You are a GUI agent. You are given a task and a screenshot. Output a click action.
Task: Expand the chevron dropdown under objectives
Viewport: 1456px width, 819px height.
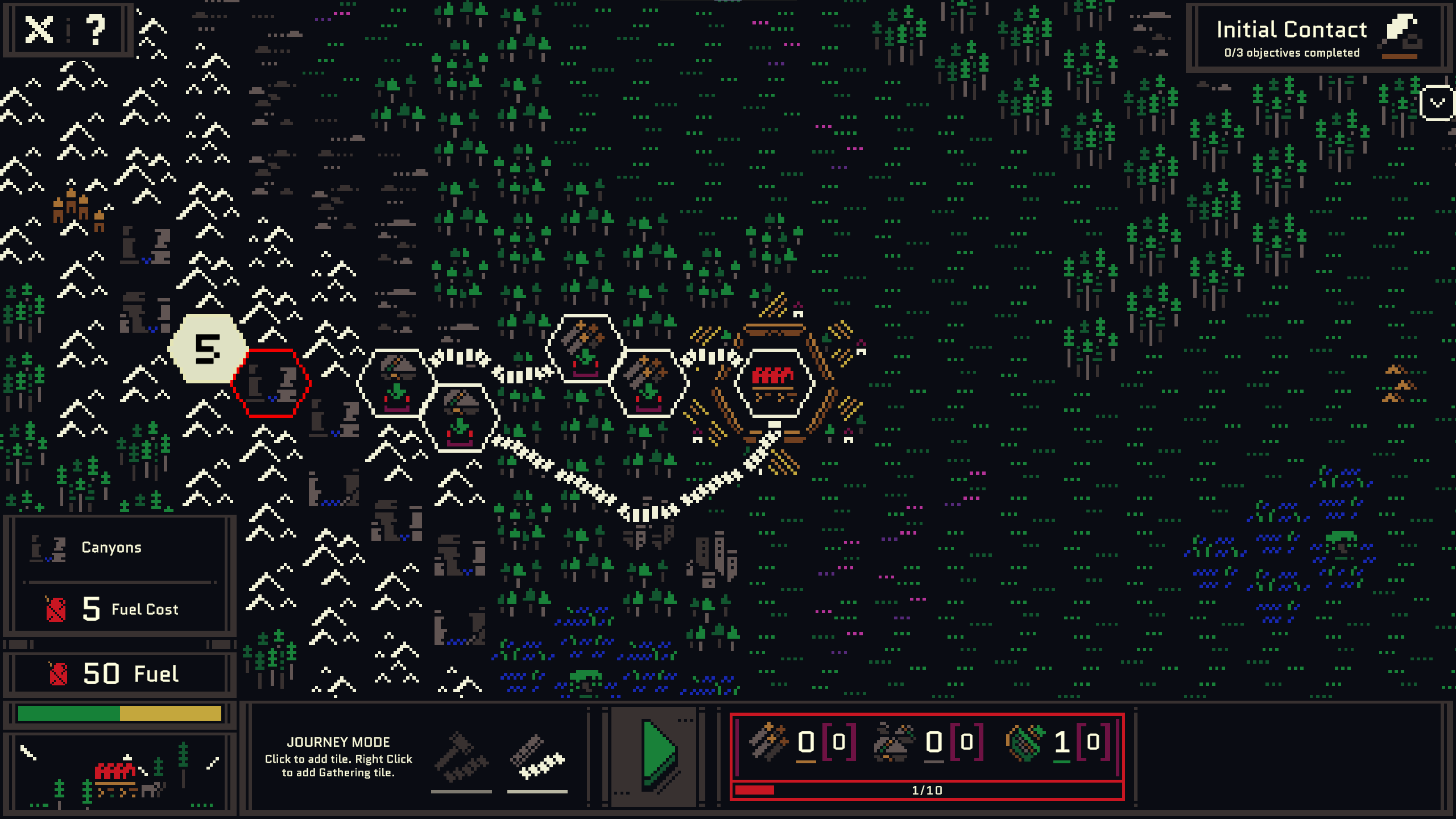(1437, 103)
